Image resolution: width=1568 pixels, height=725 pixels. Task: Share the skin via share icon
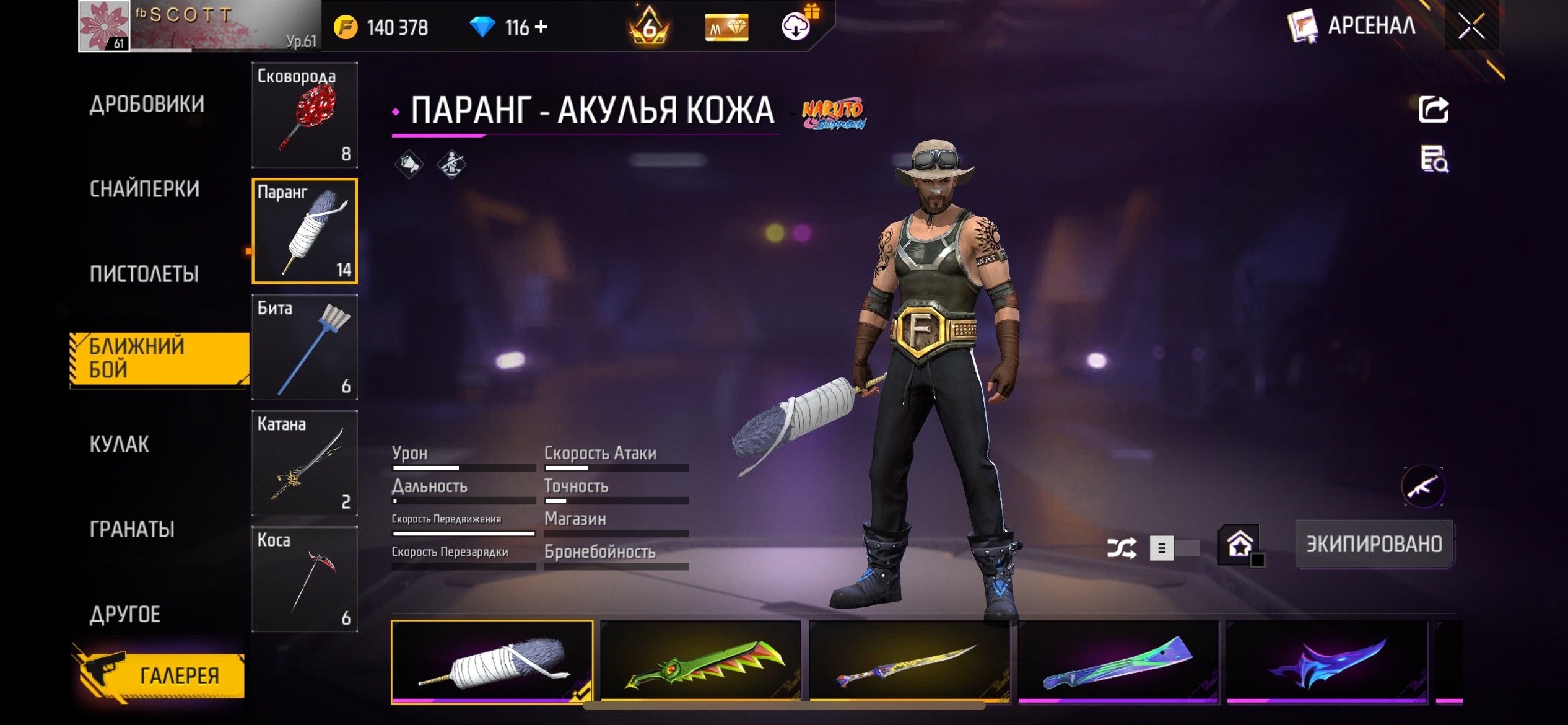[1434, 110]
